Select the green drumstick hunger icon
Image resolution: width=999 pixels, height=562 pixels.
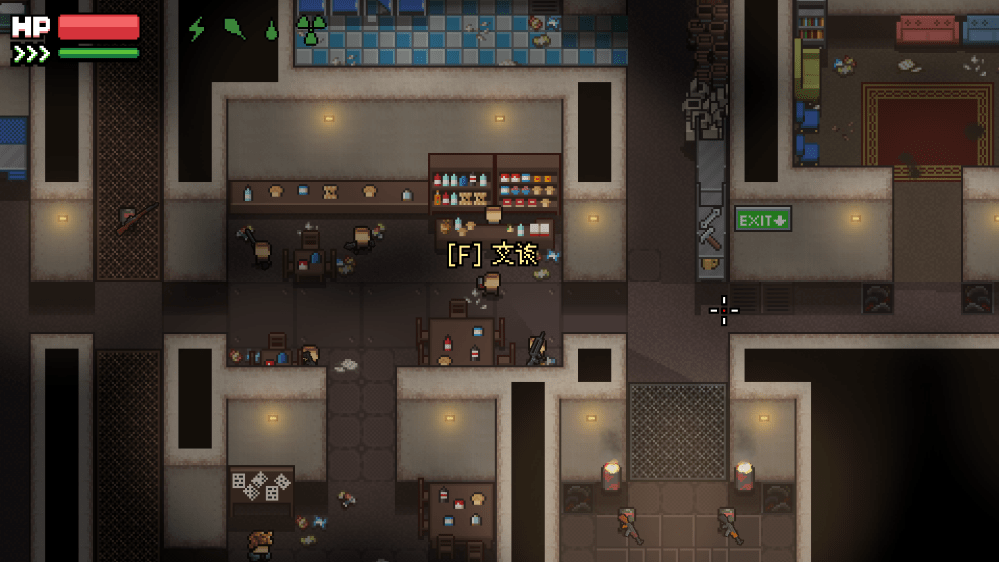(x=234, y=29)
